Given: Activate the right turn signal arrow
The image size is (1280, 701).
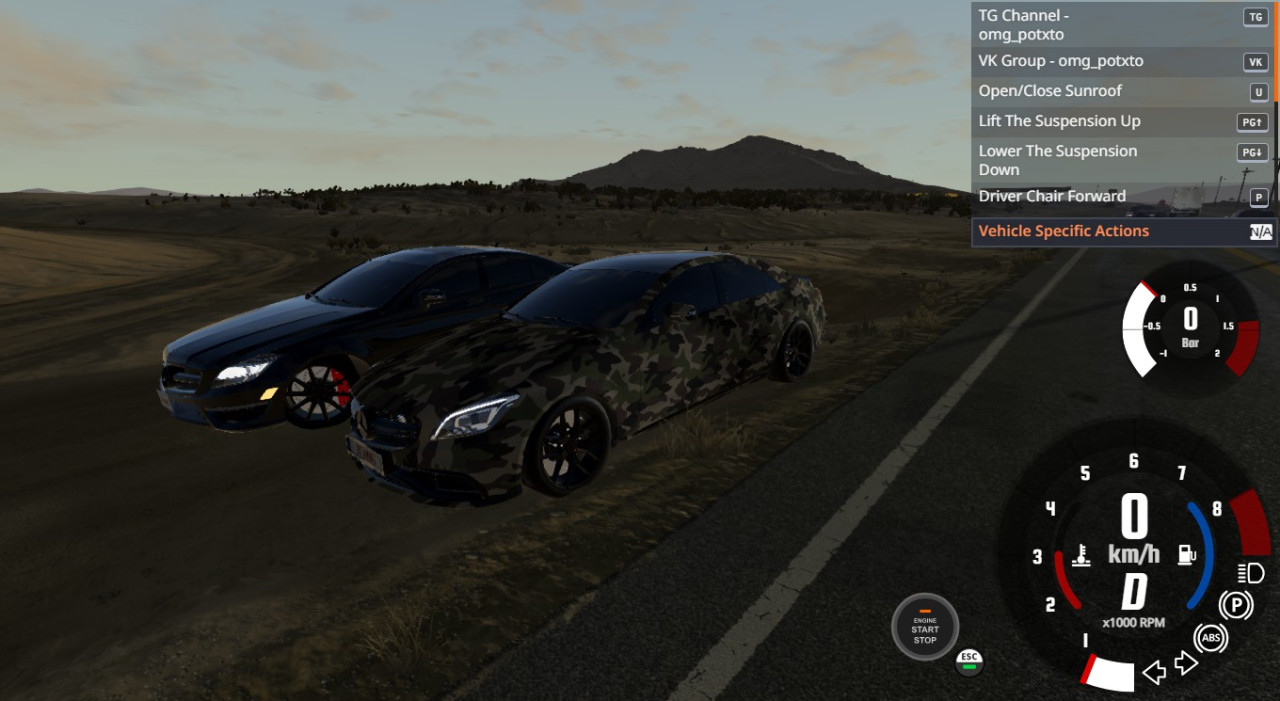Looking at the screenshot, I should pos(1186,663).
